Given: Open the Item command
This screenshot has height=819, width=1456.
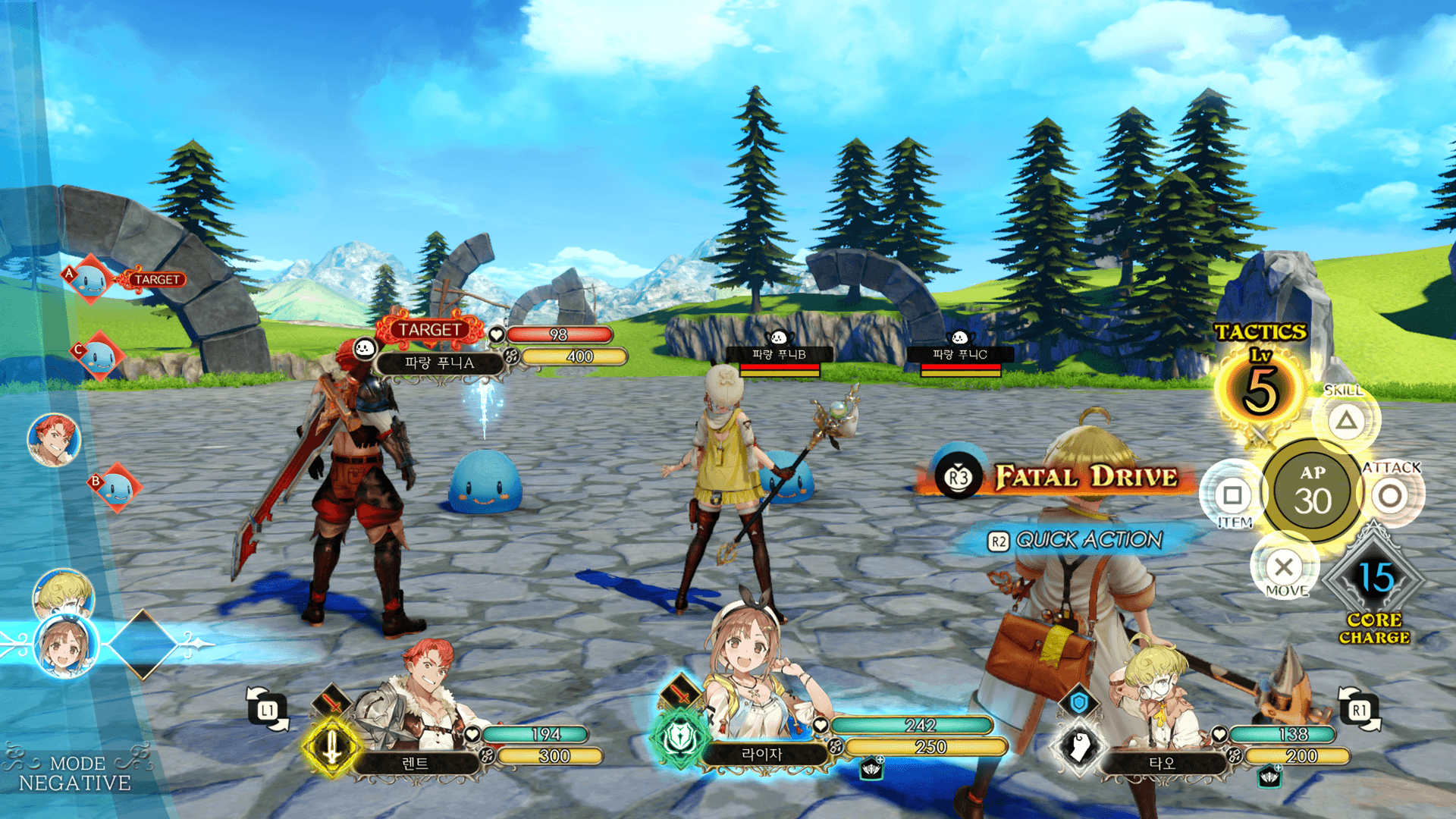Looking at the screenshot, I should [1232, 496].
